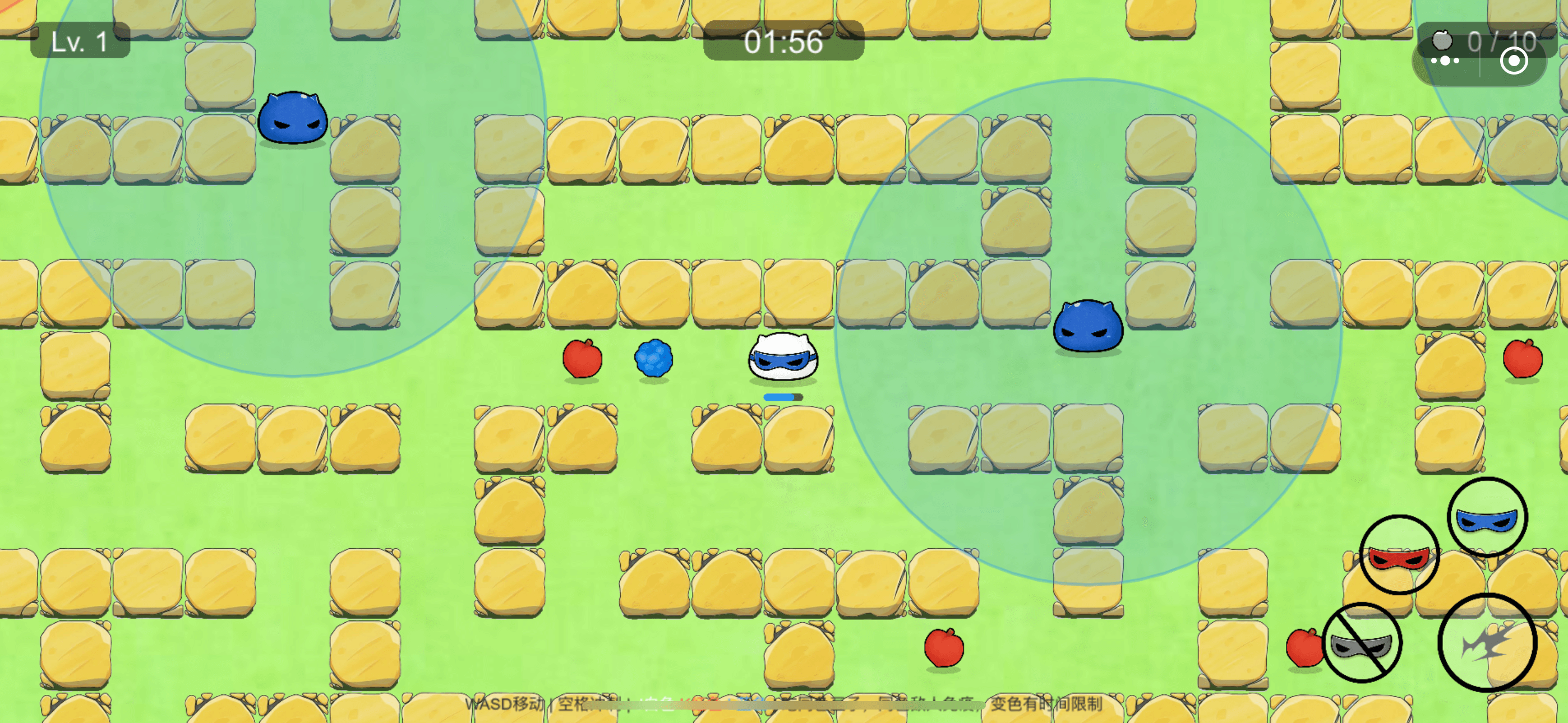Expand the 01:56 timer display
The width and height of the screenshot is (1568, 723).
tap(781, 43)
